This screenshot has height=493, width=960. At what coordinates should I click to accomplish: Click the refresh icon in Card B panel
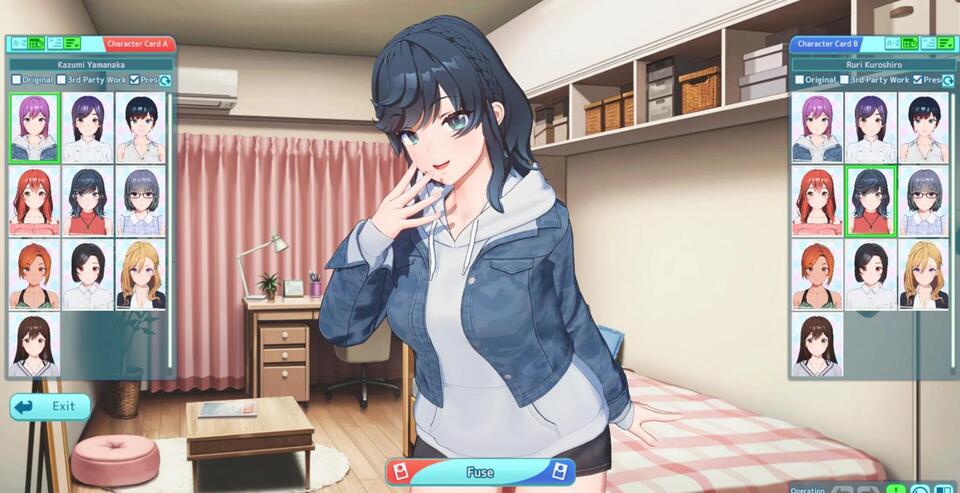pos(947,80)
